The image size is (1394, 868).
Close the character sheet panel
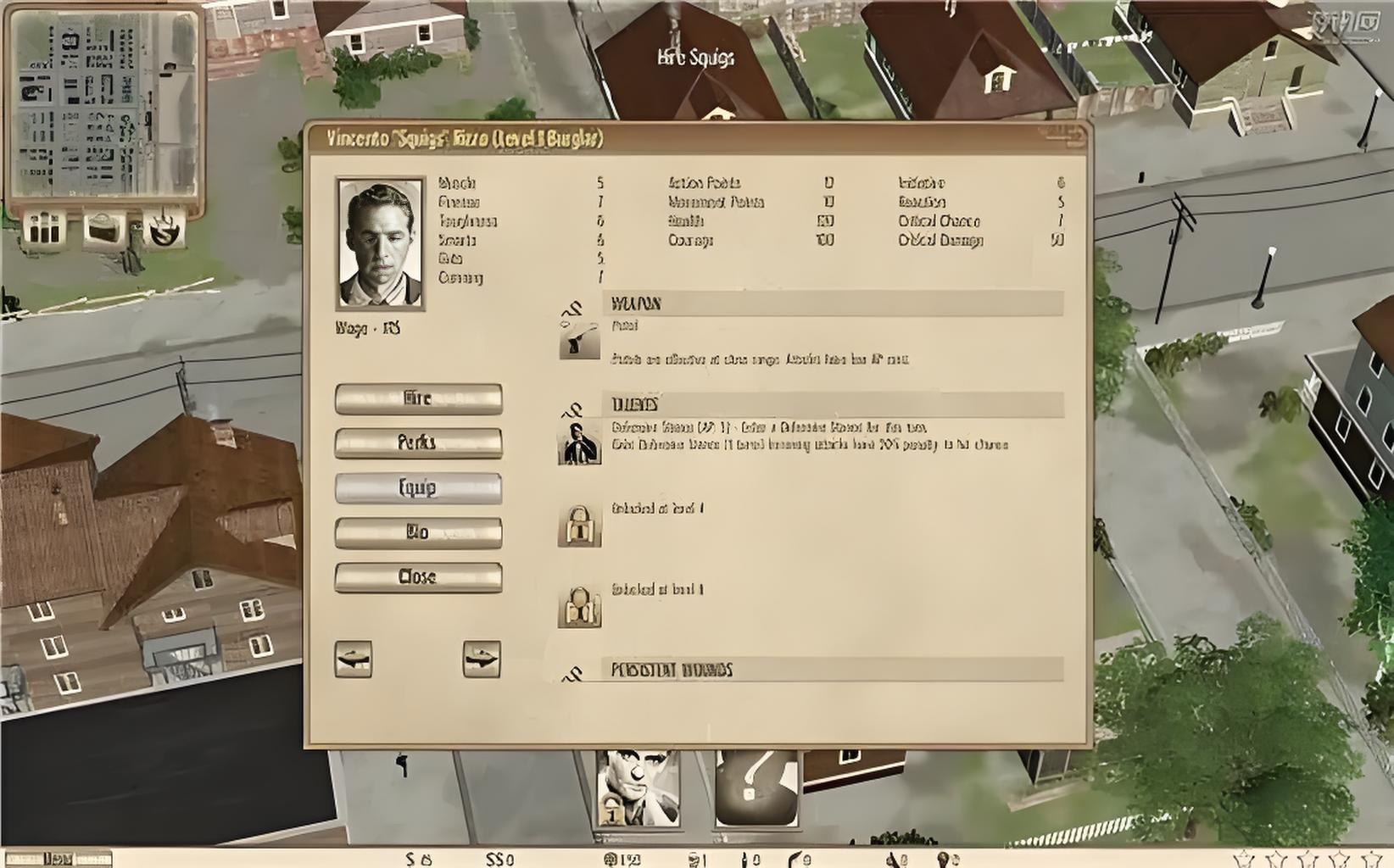click(x=418, y=577)
